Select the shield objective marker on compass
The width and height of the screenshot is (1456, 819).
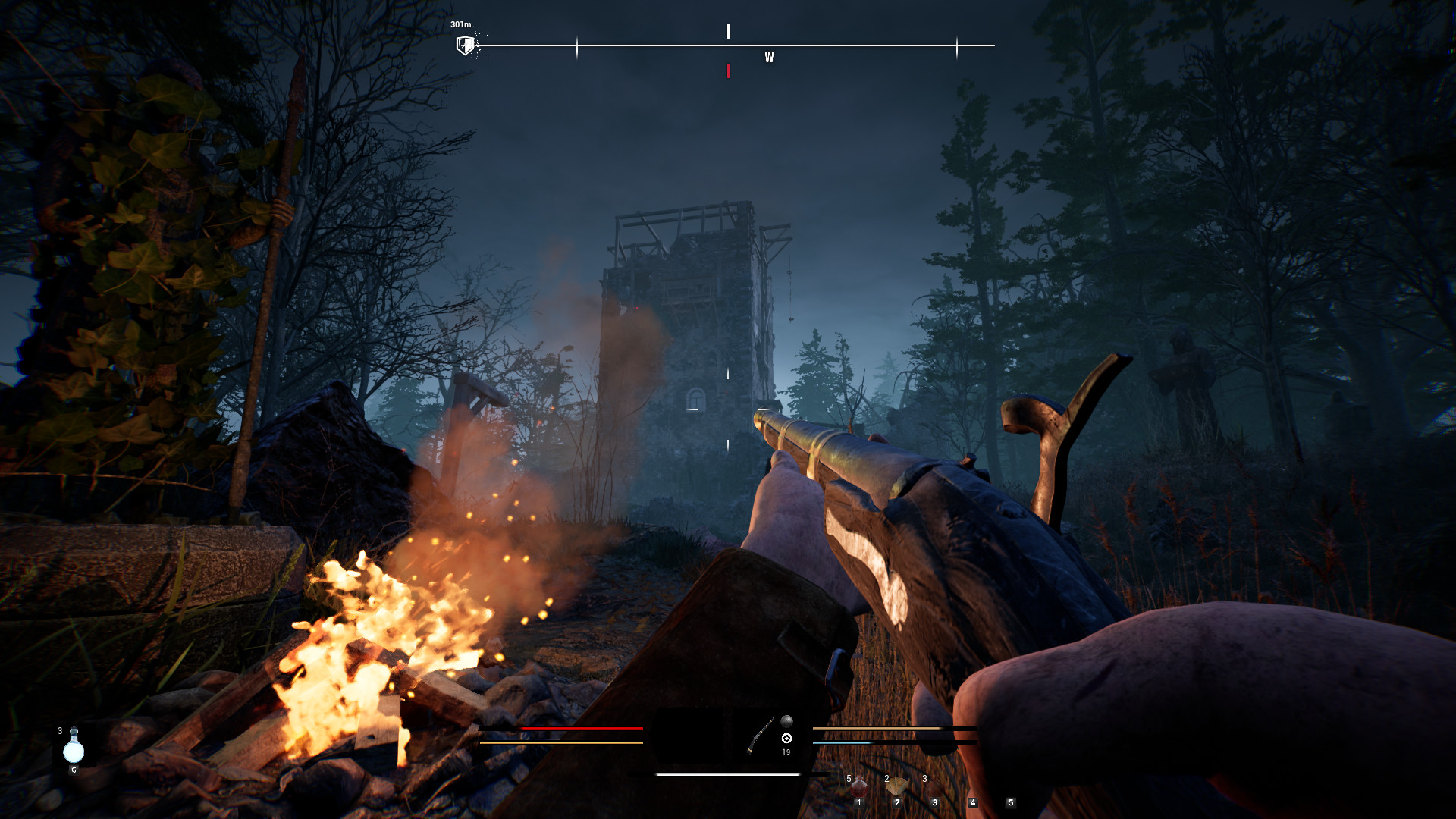point(465,45)
